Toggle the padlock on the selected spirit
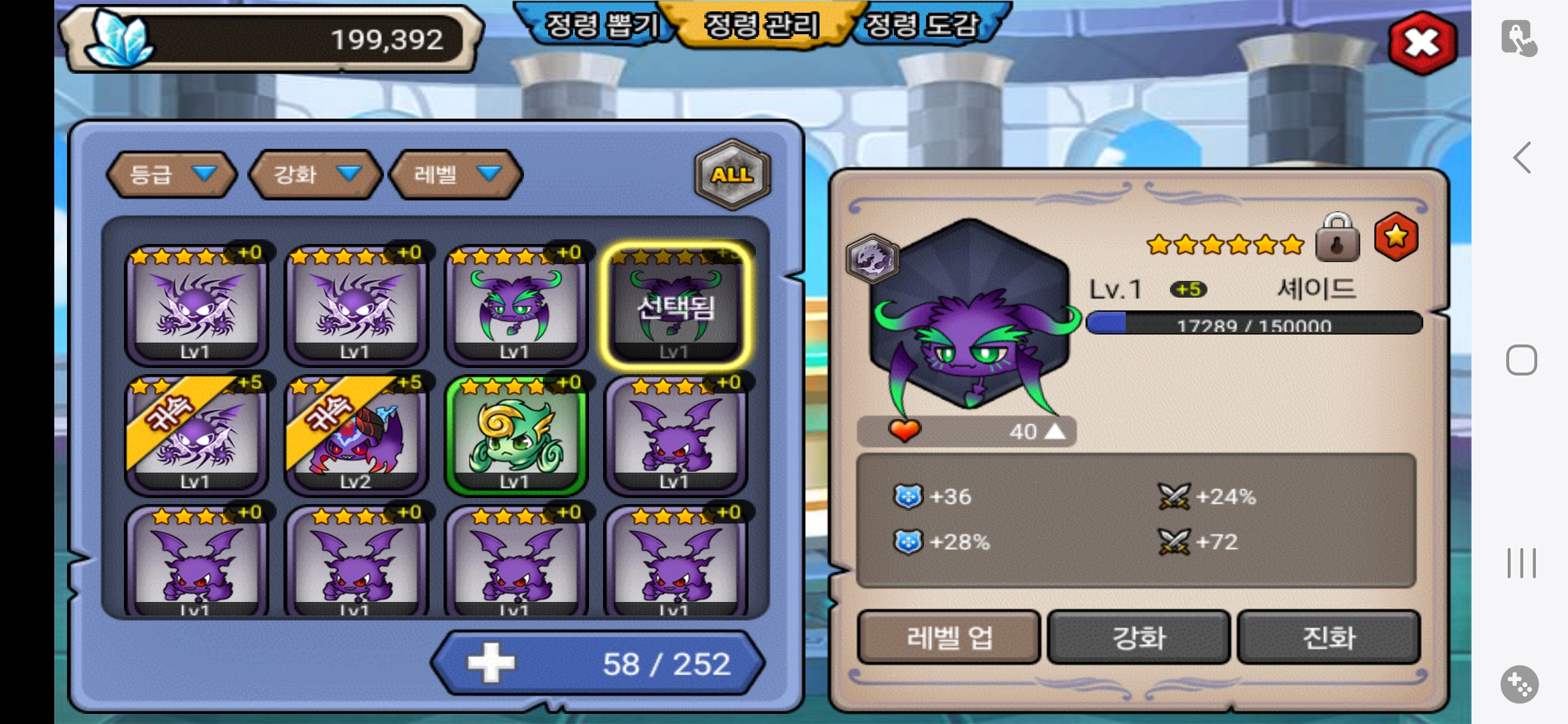 point(1337,239)
